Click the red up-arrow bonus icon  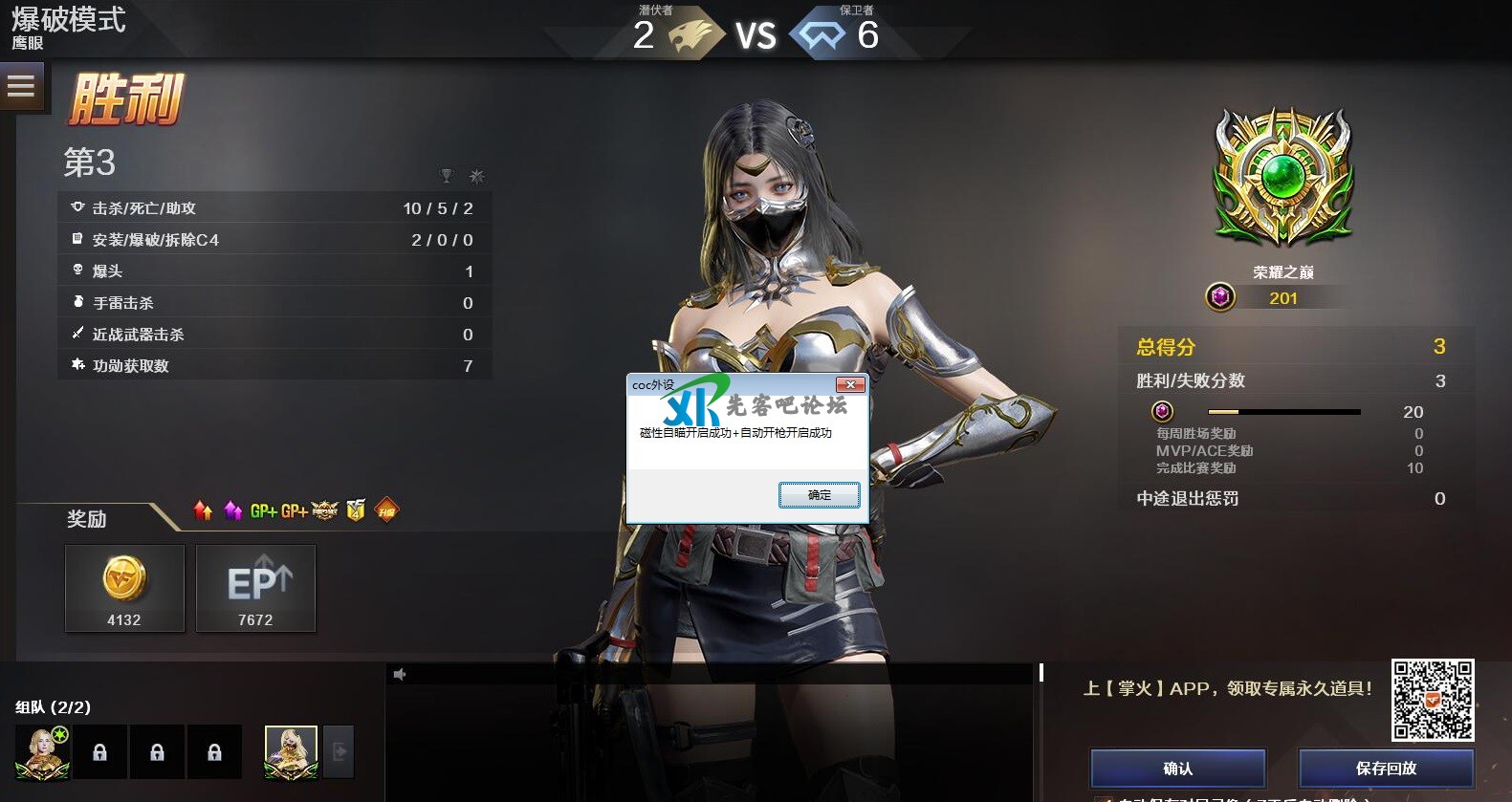(203, 510)
